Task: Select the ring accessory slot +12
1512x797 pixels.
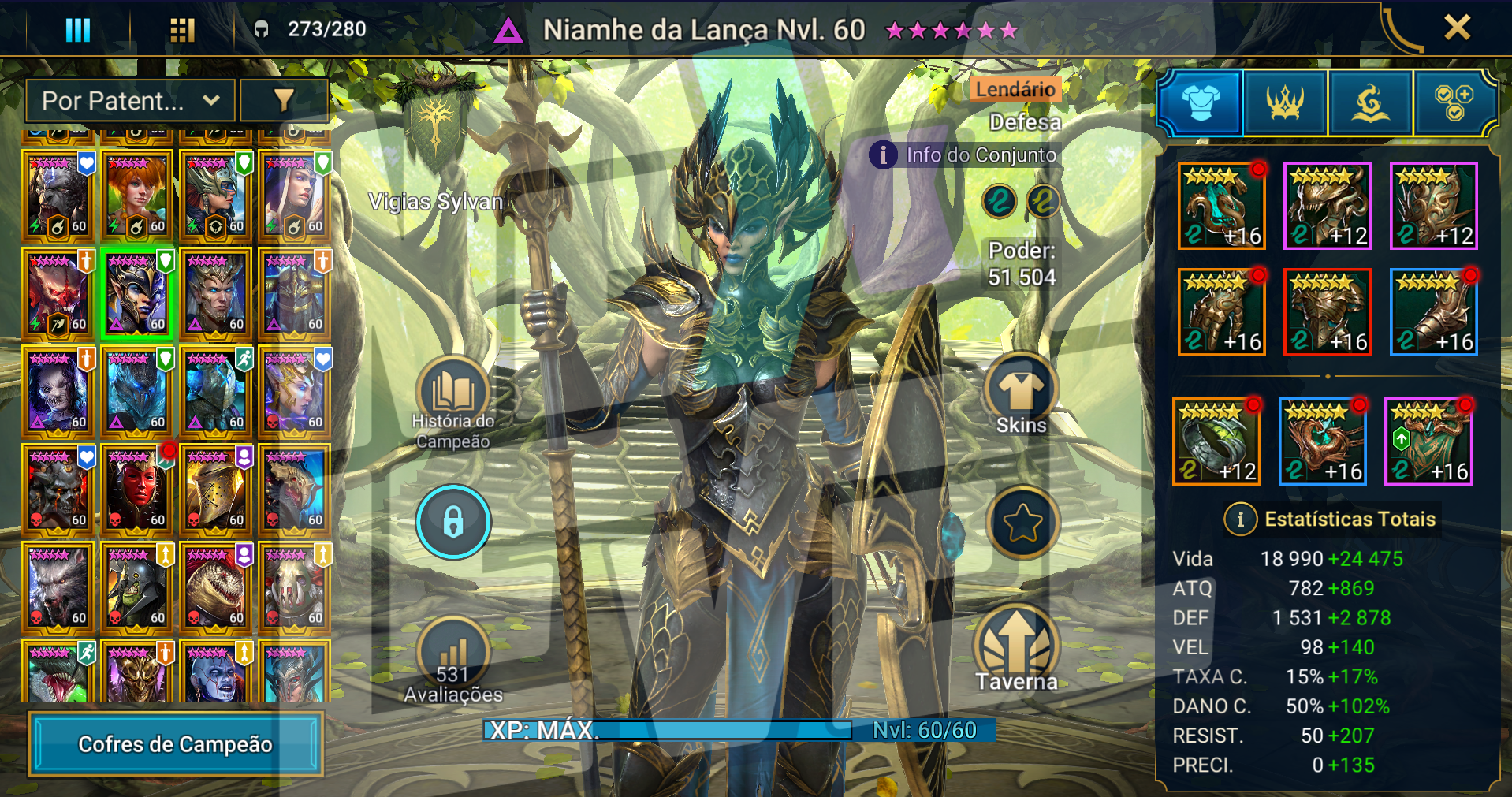Action: coord(1216,441)
